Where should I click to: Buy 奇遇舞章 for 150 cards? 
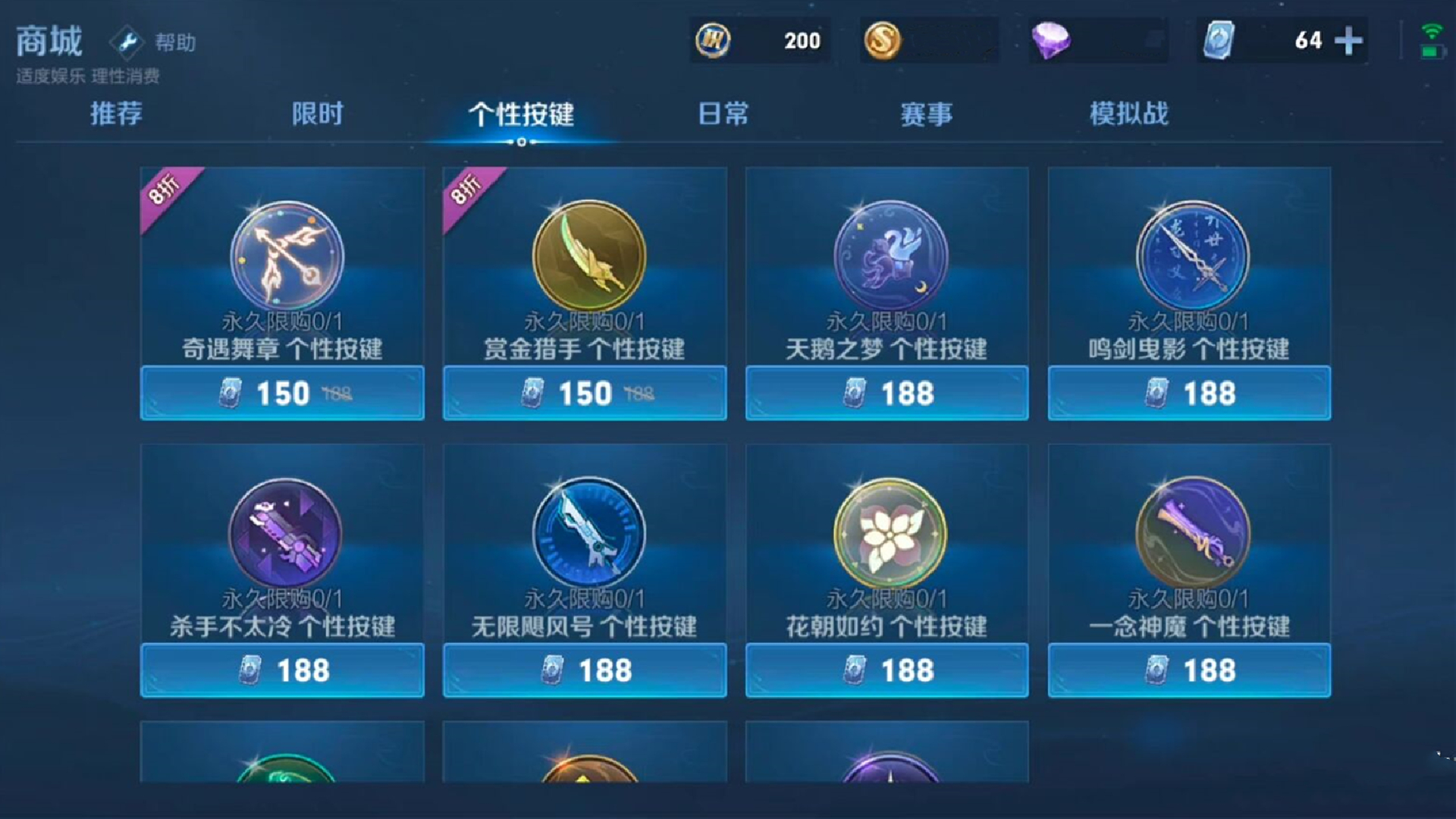282,393
